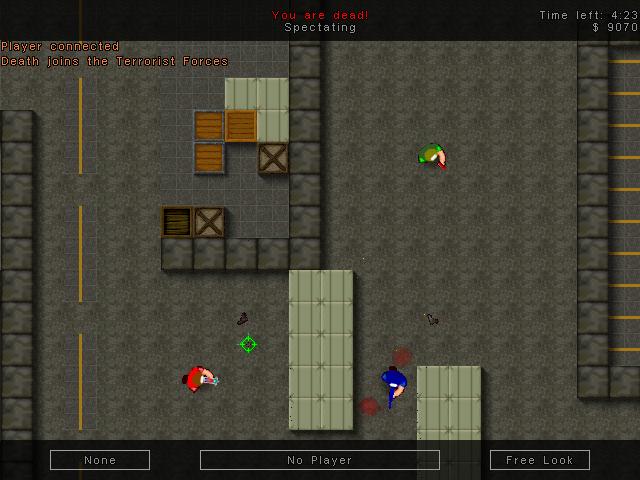
Task: Click the None spectator button
Action: coord(100,460)
